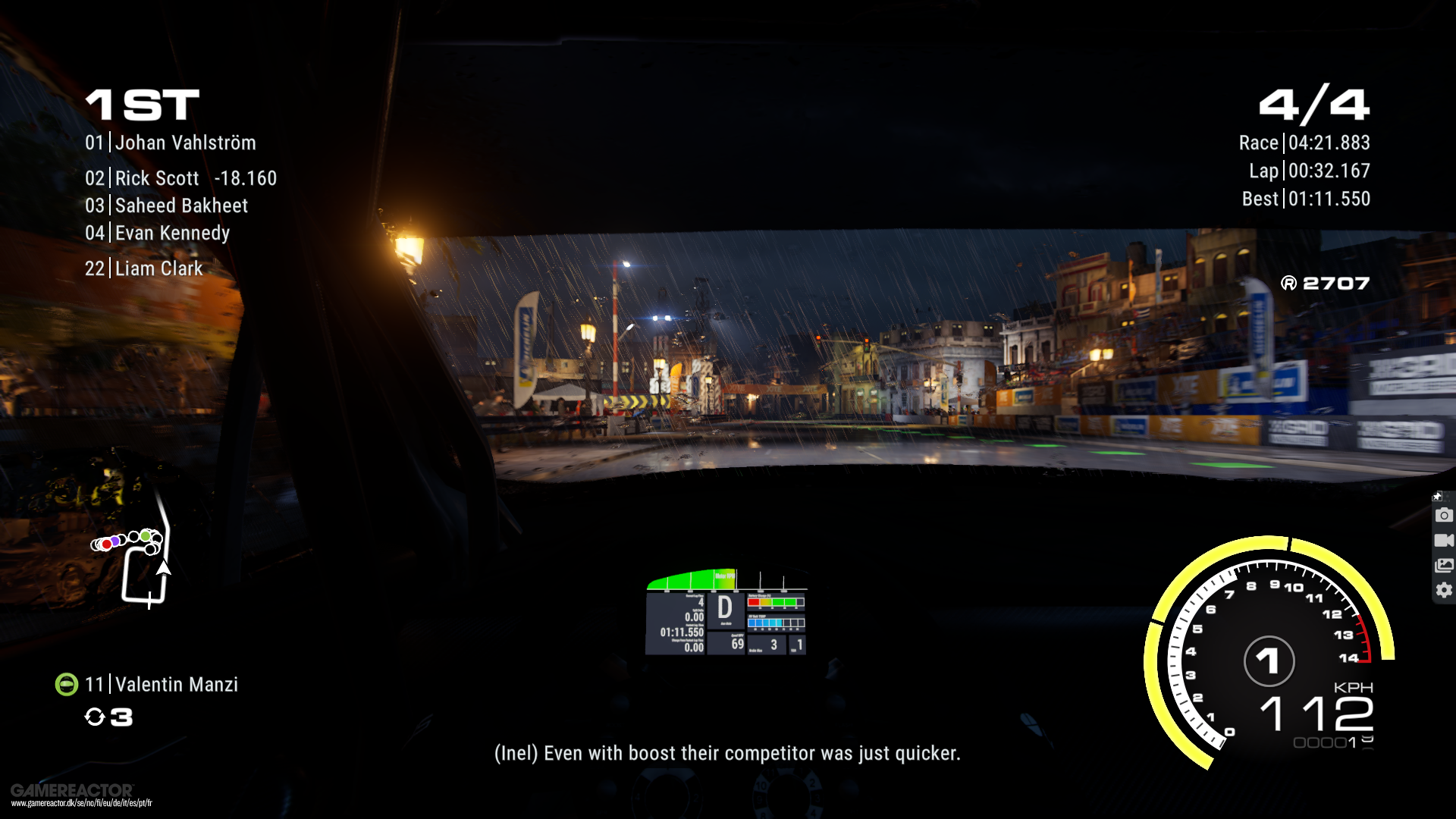Select Johan Vahlström in the standings
1456x819 pixels.
click(x=171, y=143)
